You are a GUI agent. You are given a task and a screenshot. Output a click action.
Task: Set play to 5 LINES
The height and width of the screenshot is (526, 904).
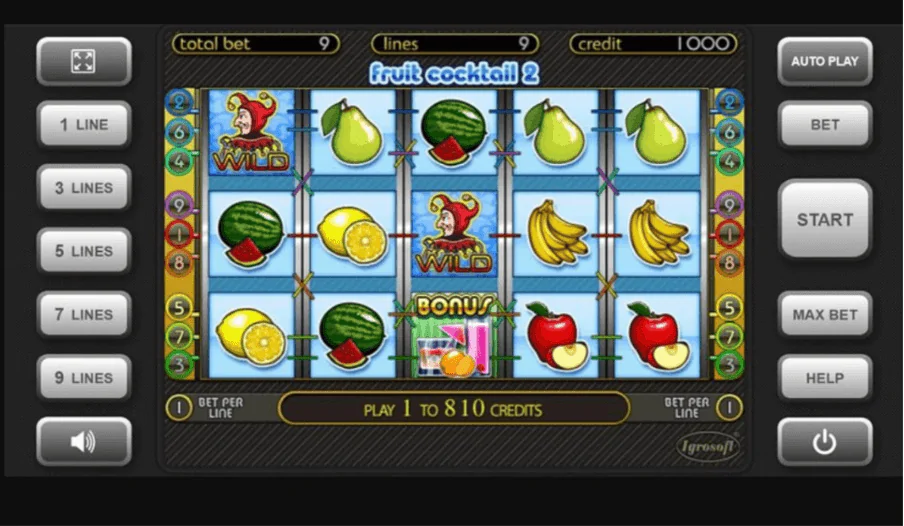84,251
